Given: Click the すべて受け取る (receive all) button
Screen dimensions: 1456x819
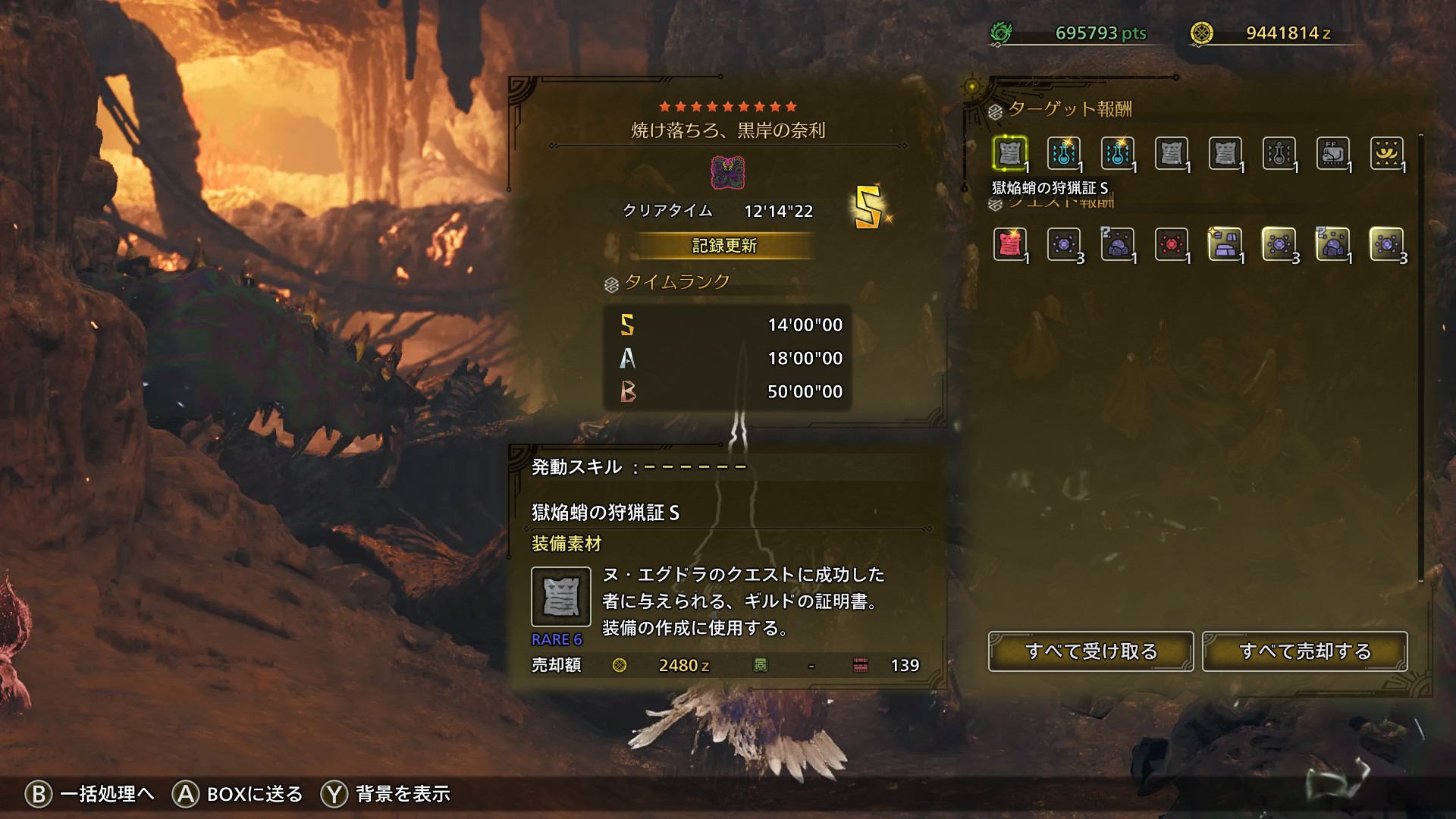Looking at the screenshot, I should [1090, 651].
